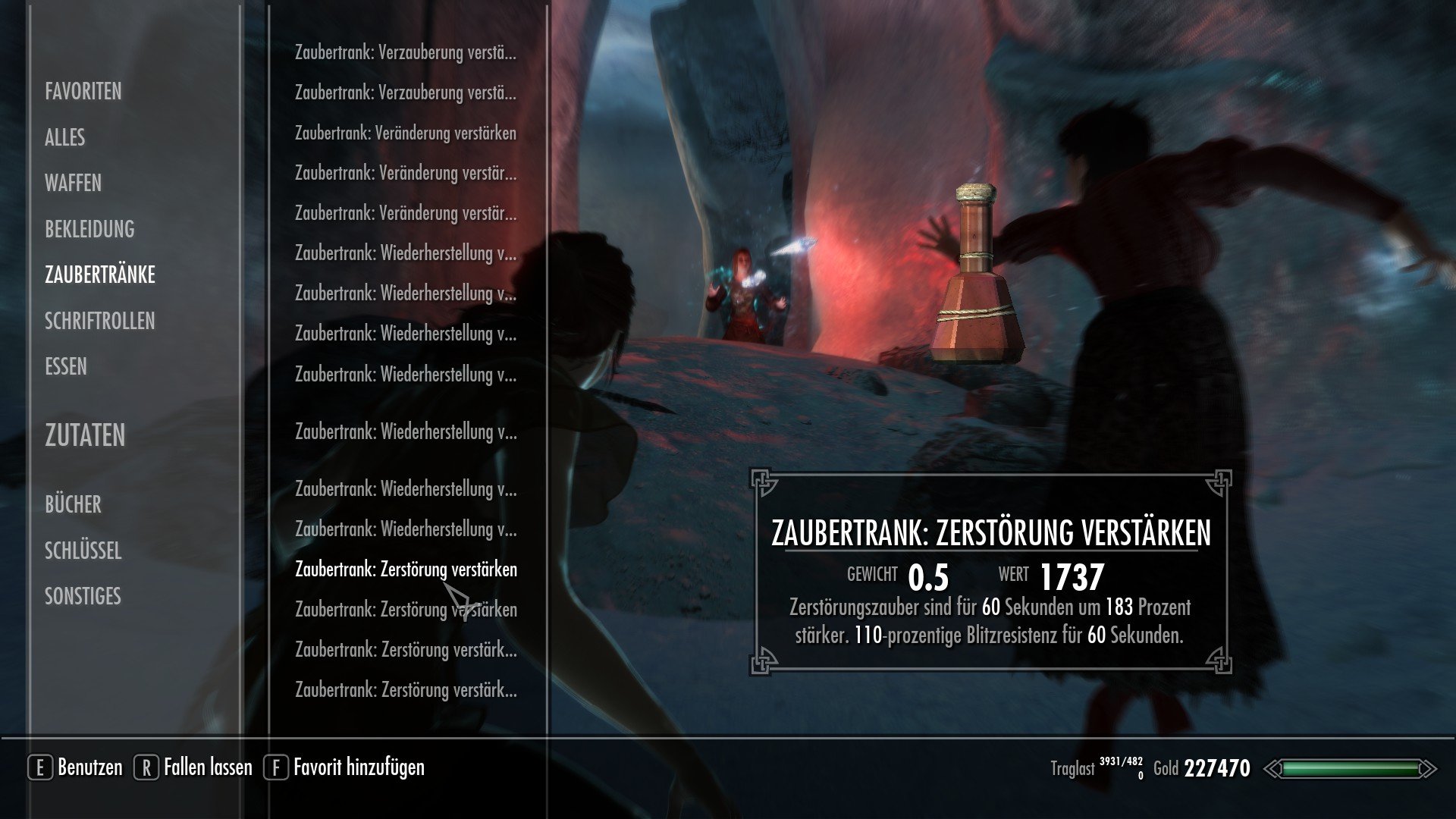The width and height of the screenshot is (1456, 819).
Task: Select the active Zaubertränke category
Action: point(99,275)
